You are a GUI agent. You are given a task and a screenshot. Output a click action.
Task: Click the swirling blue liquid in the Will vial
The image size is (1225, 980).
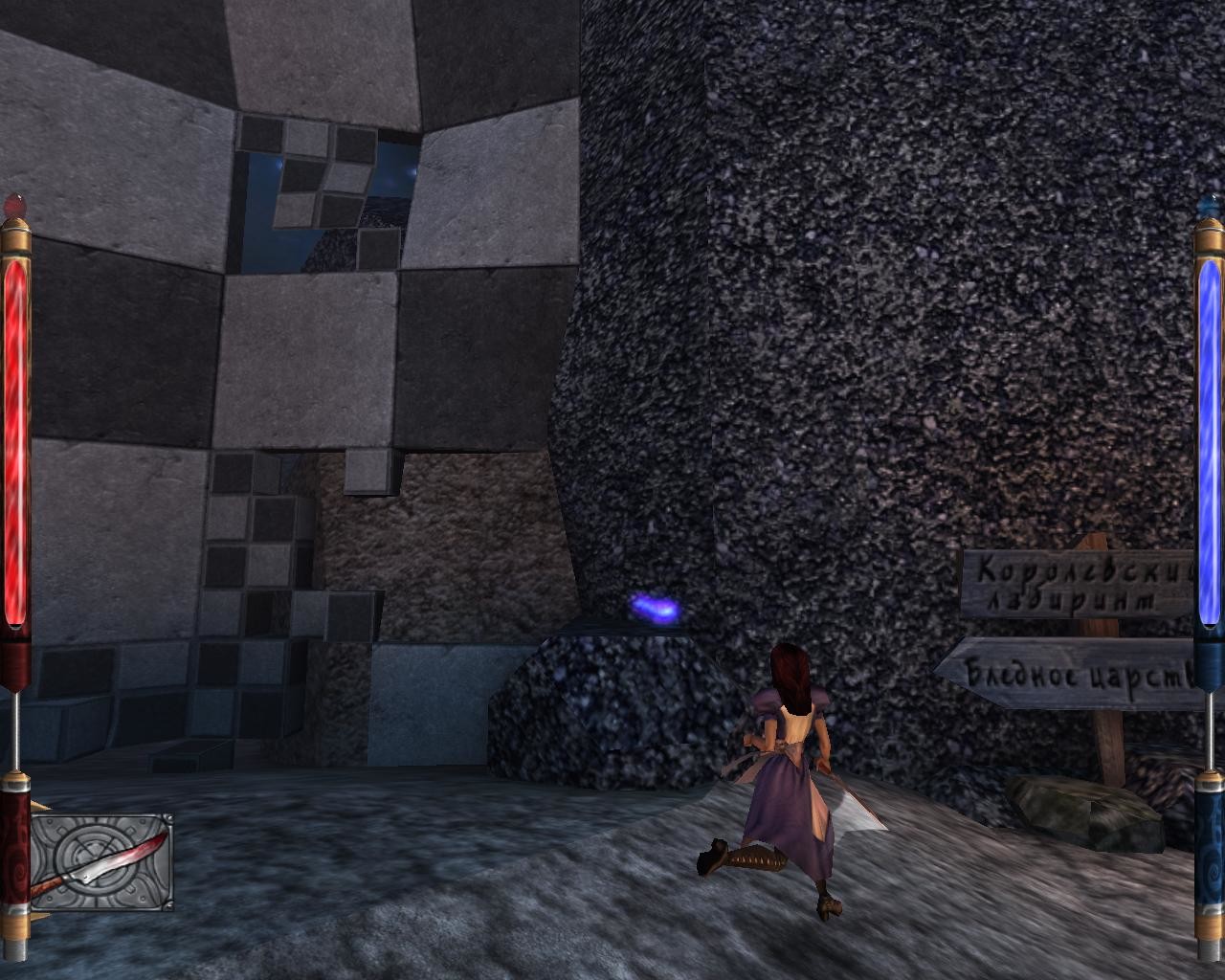point(1208,440)
